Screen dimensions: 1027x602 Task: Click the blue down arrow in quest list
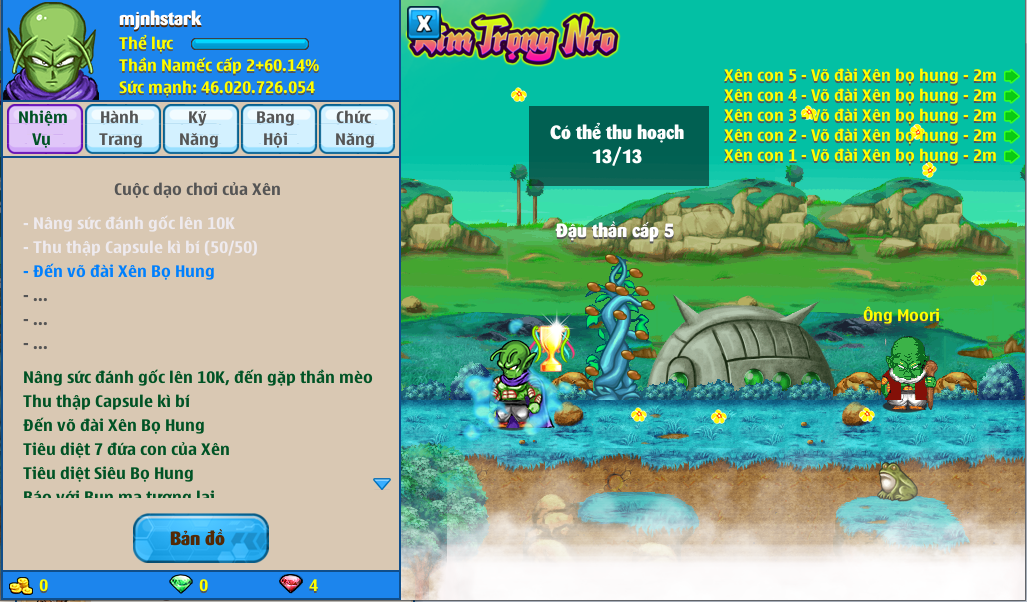(x=381, y=484)
